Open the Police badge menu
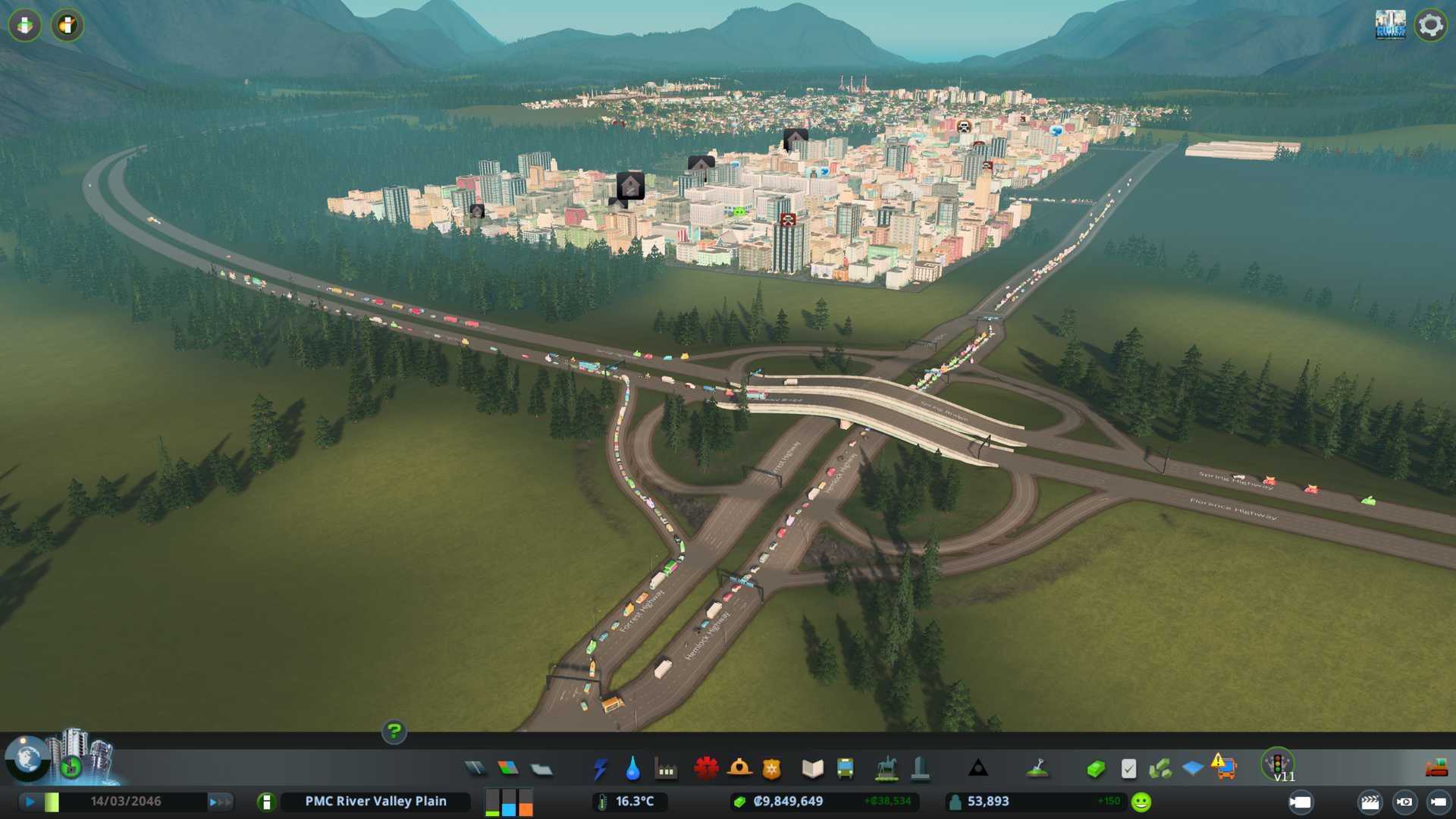 (771, 769)
